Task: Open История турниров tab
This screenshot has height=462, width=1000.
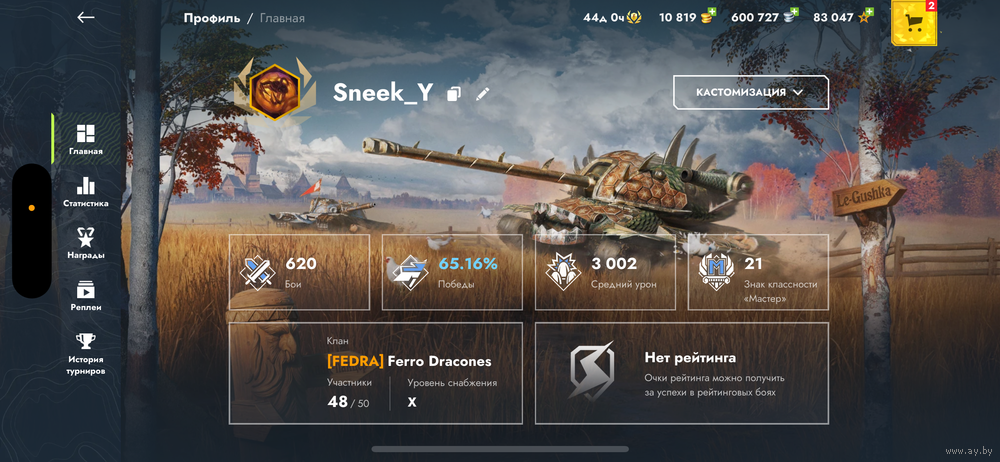Action: (86, 353)
